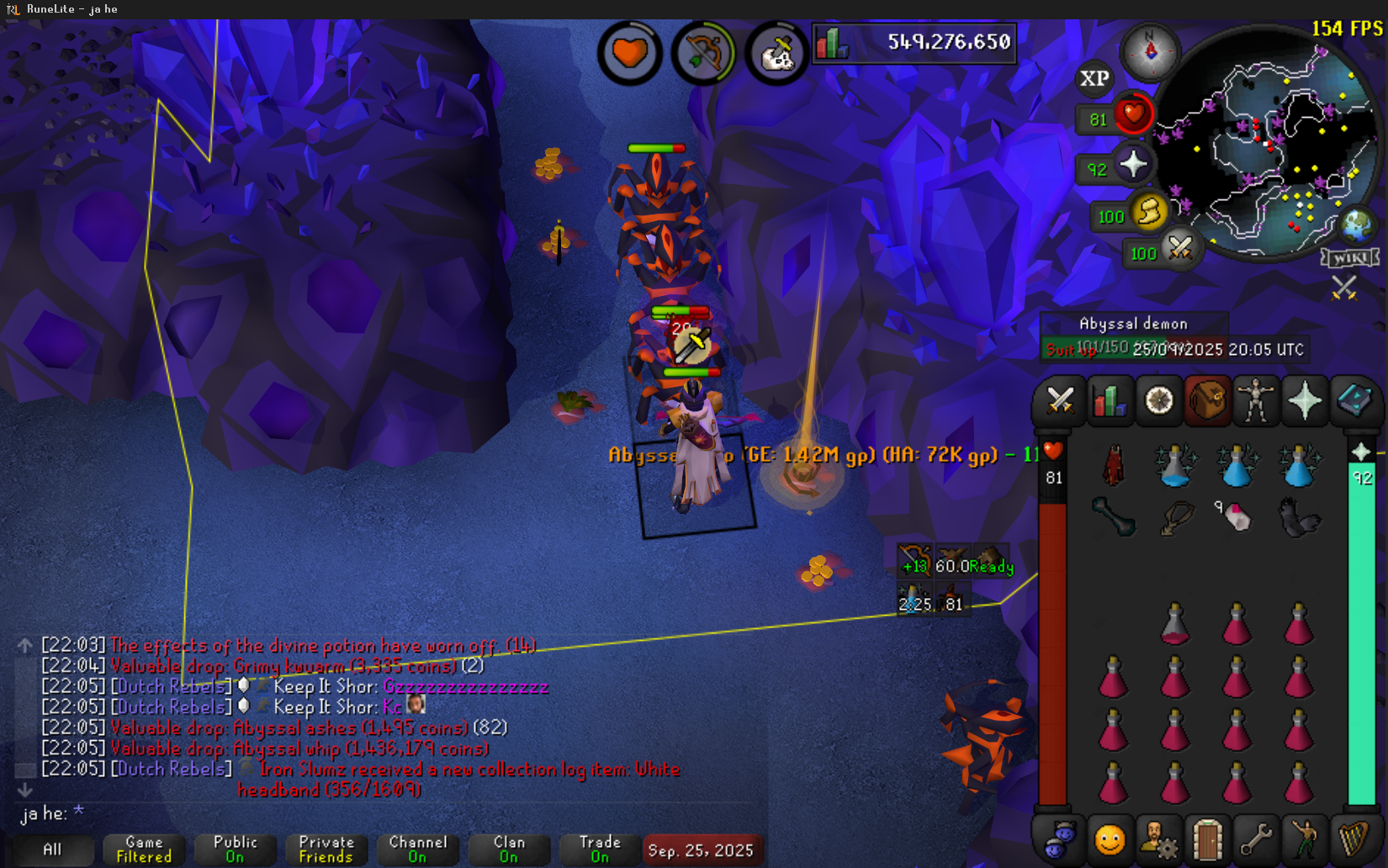Switch to the Spellbook tab
Image resolution: width=1388 pixels, height=868 pixels.
pyautogui.click(x=1354, y=400)
